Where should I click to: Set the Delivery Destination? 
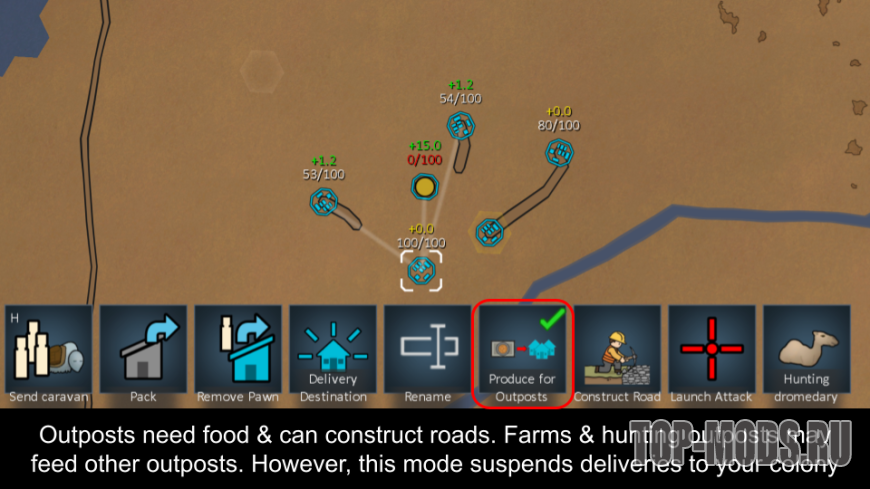[x=333, y=355]
